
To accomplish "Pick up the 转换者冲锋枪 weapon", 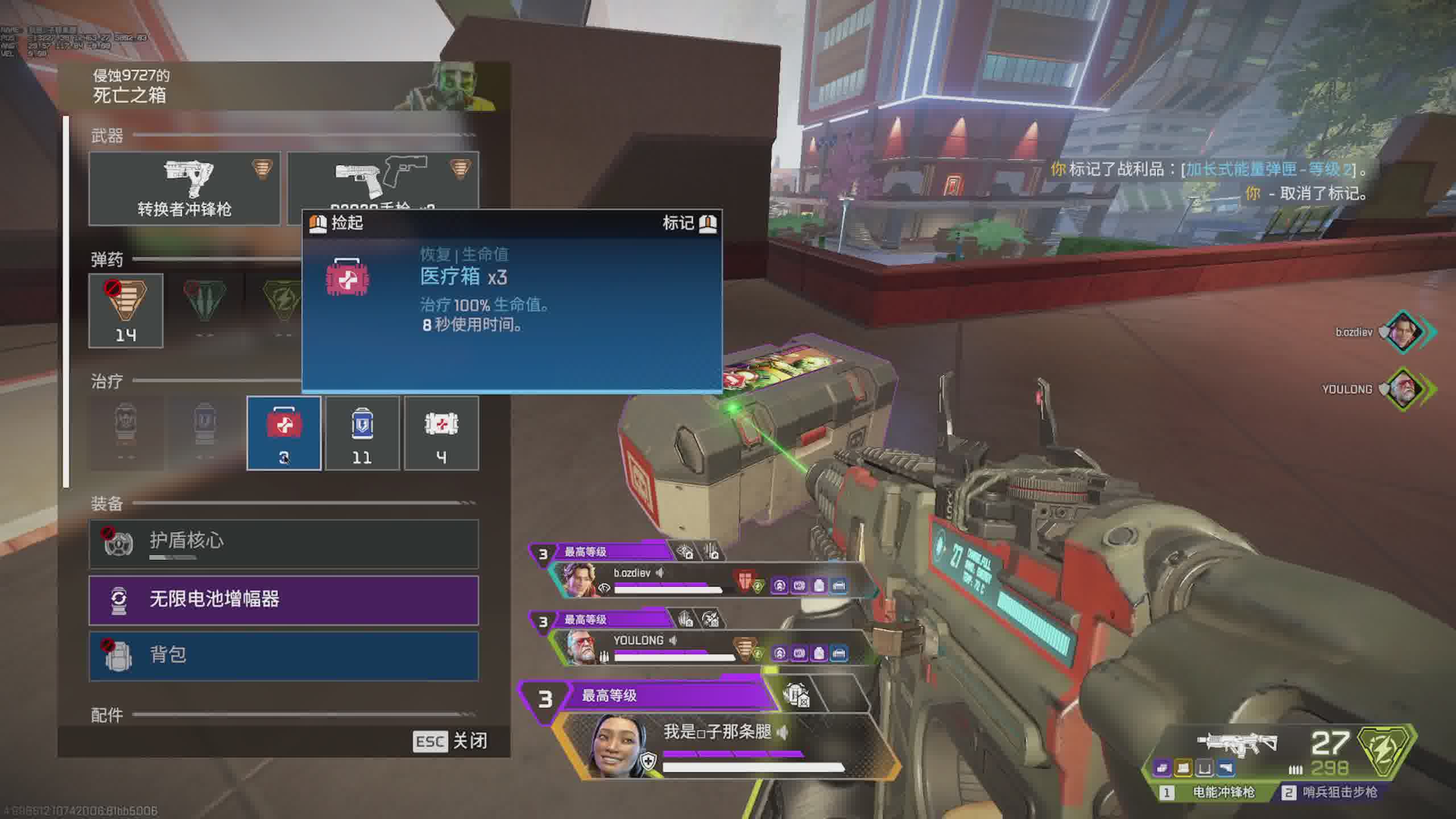I will click(x=184, y=188).
